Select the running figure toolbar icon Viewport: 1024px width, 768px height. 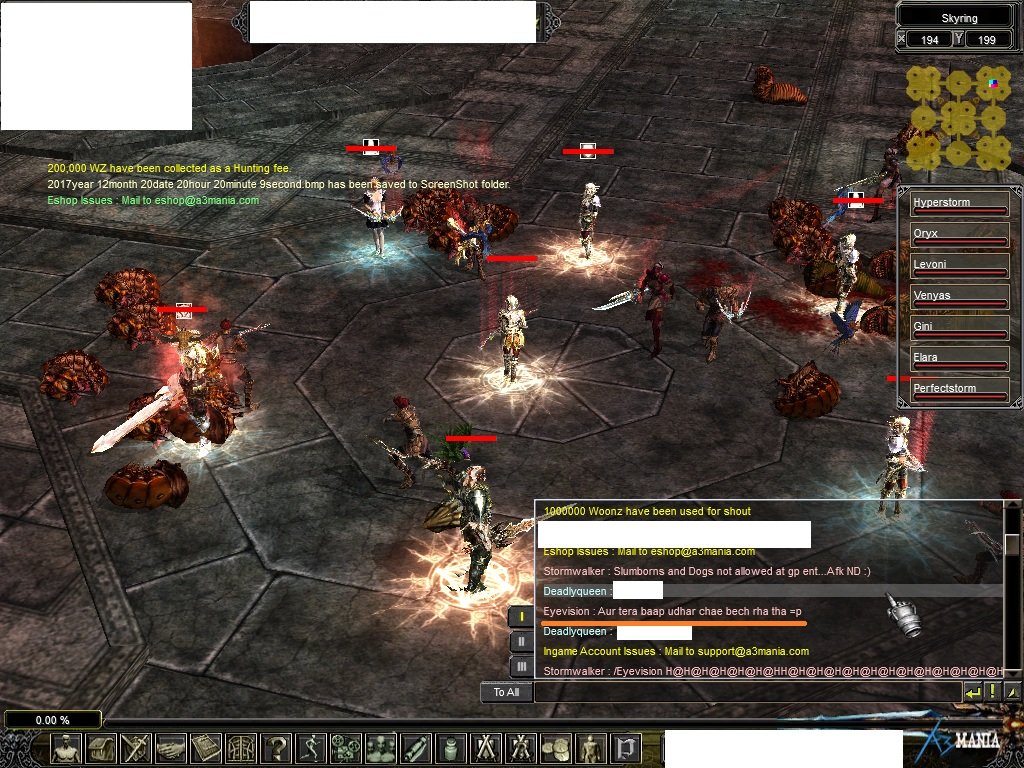(311, 748)
